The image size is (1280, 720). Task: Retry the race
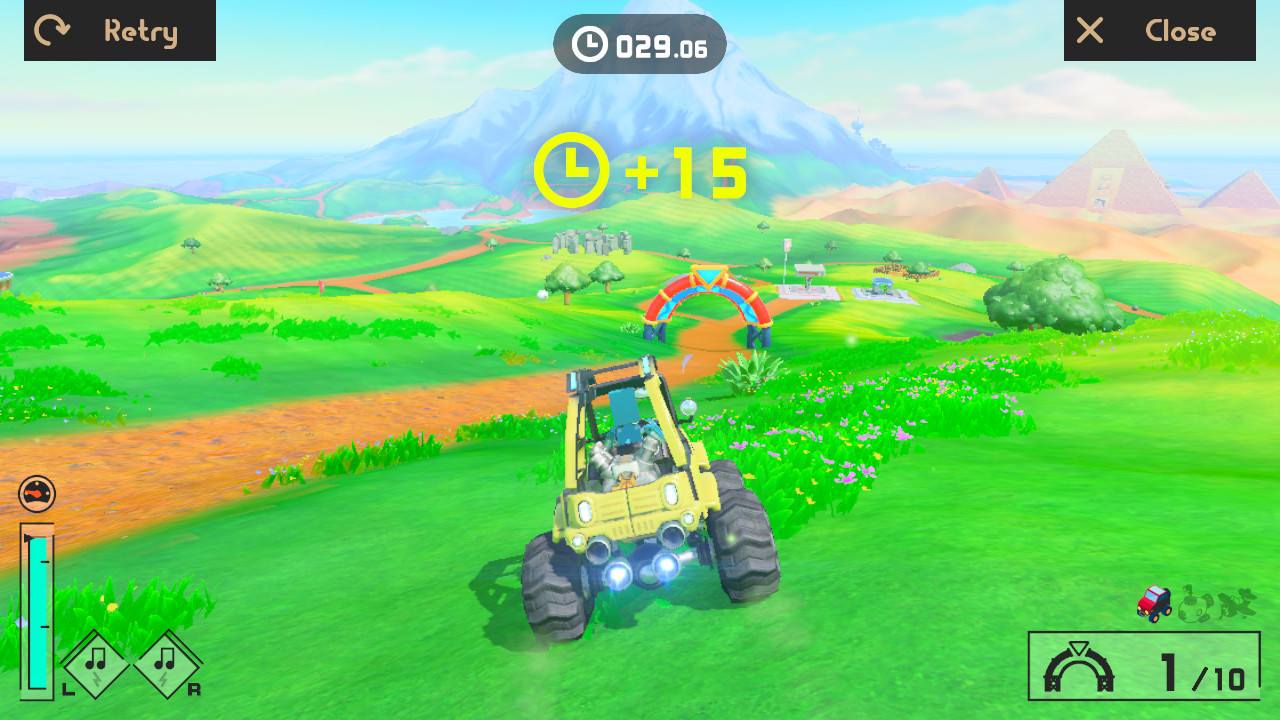(x=119, y=31)
